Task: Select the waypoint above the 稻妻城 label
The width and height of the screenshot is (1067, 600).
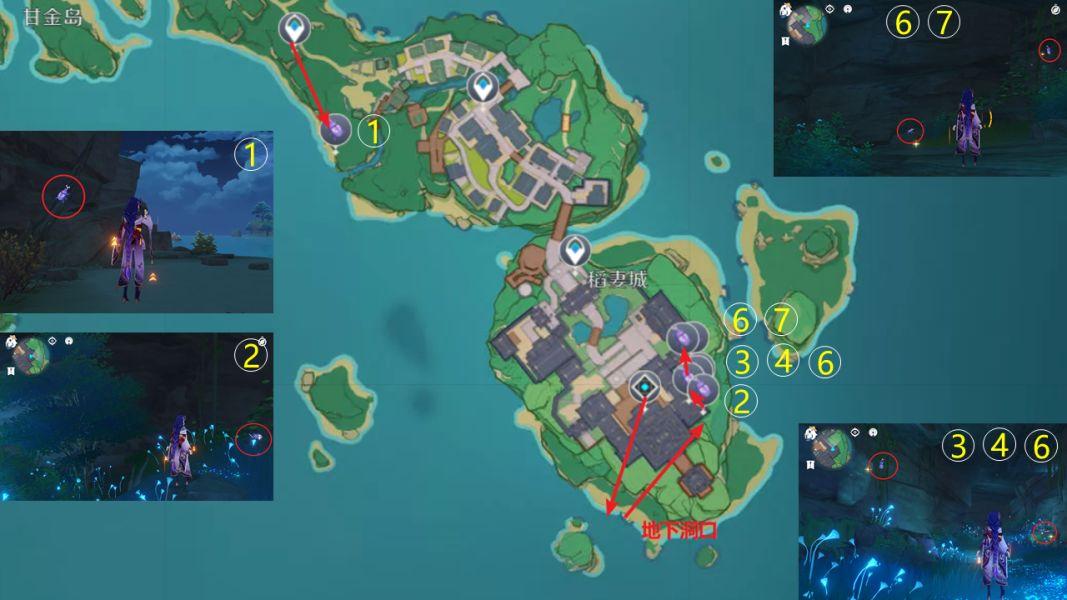Action: 575,250
